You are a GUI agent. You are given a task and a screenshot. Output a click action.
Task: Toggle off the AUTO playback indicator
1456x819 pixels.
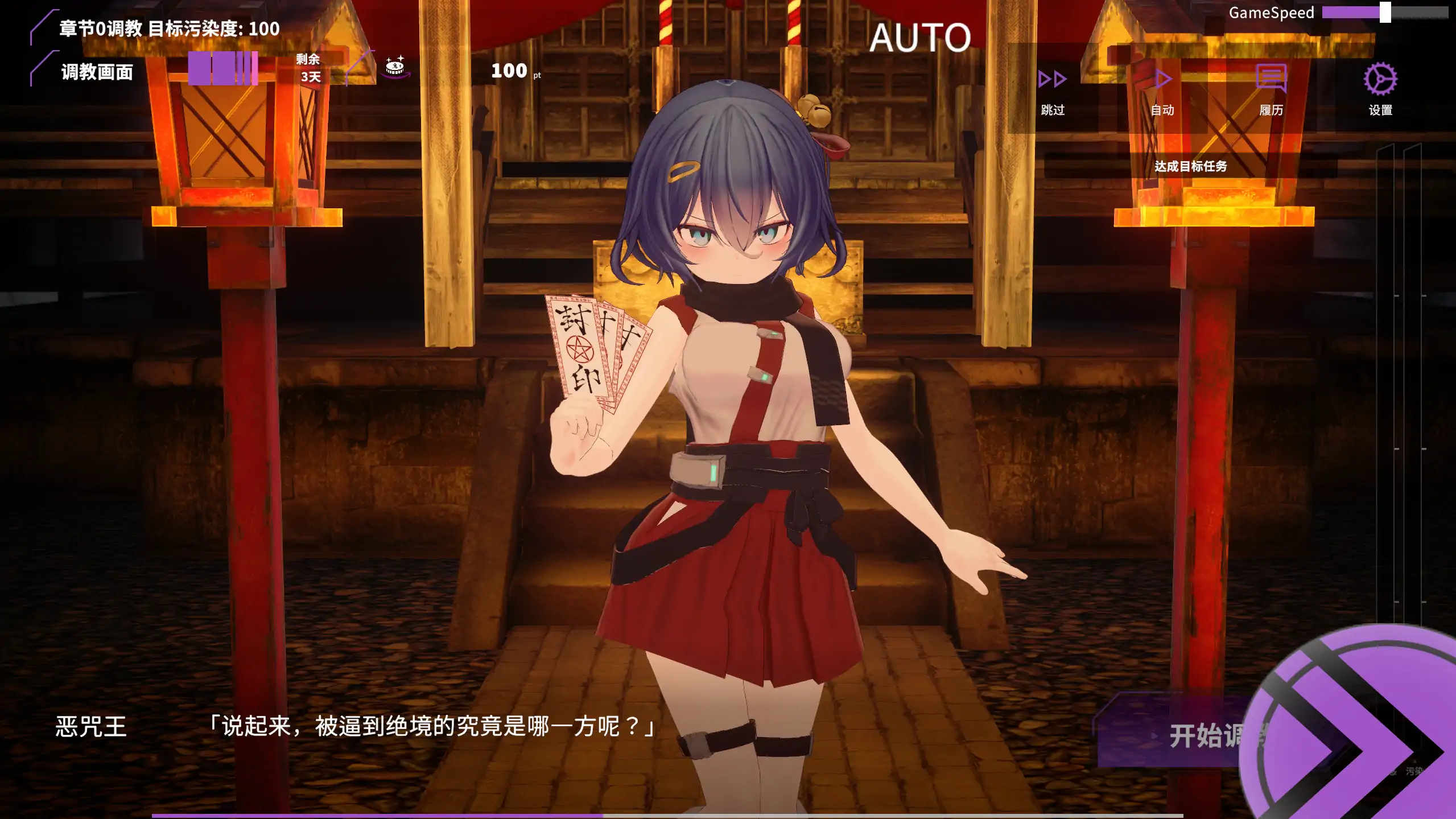tap(921, 38)
